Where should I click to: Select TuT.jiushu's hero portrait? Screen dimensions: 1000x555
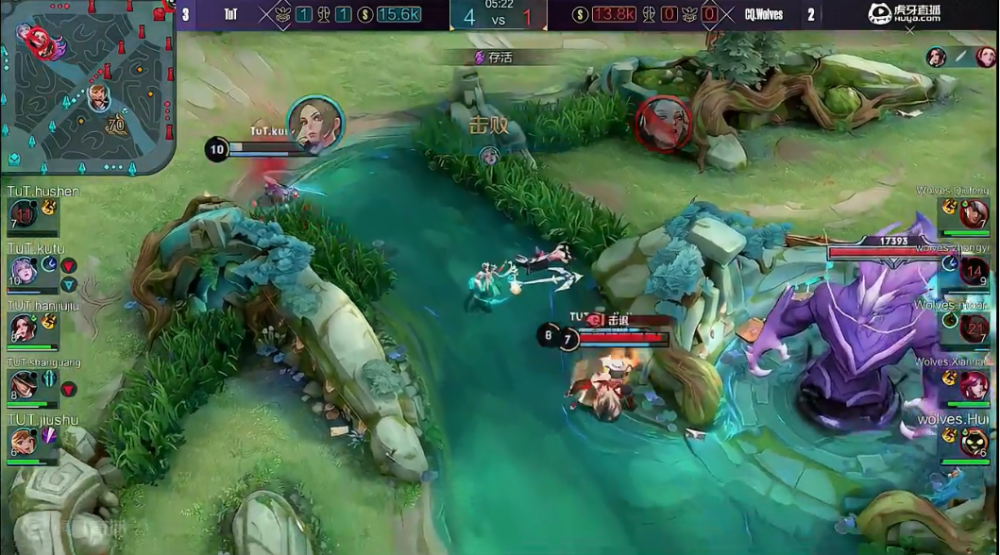[23, 440]
